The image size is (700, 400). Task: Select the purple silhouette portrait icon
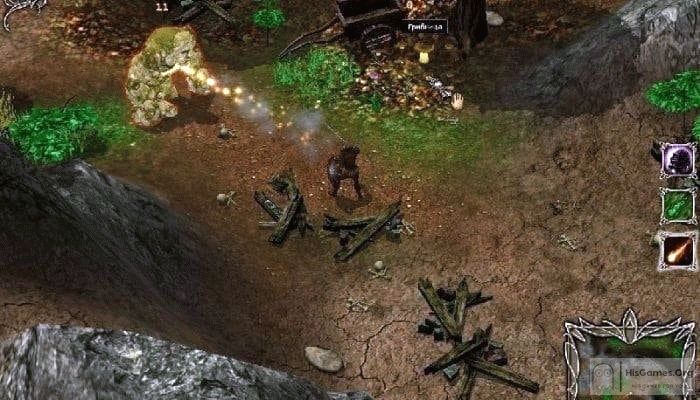677,160
